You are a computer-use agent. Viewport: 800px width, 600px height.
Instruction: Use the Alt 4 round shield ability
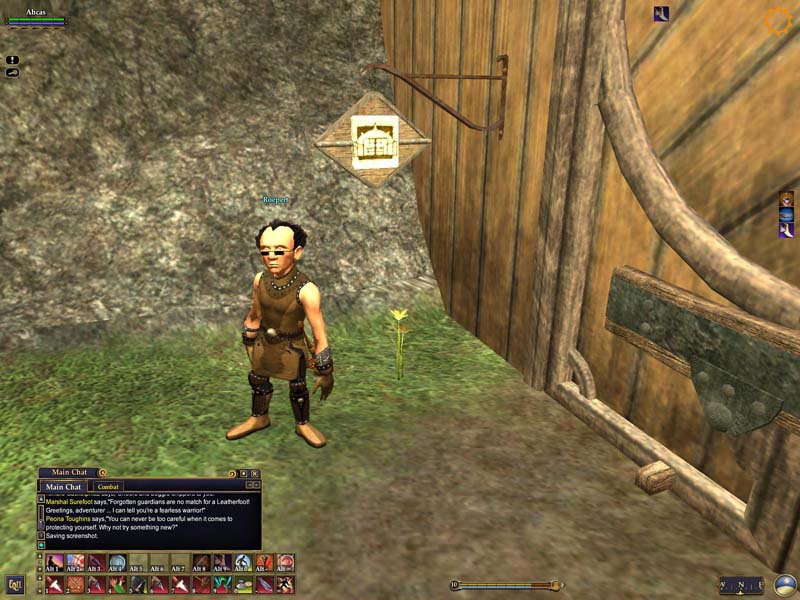tap(117, 563)
